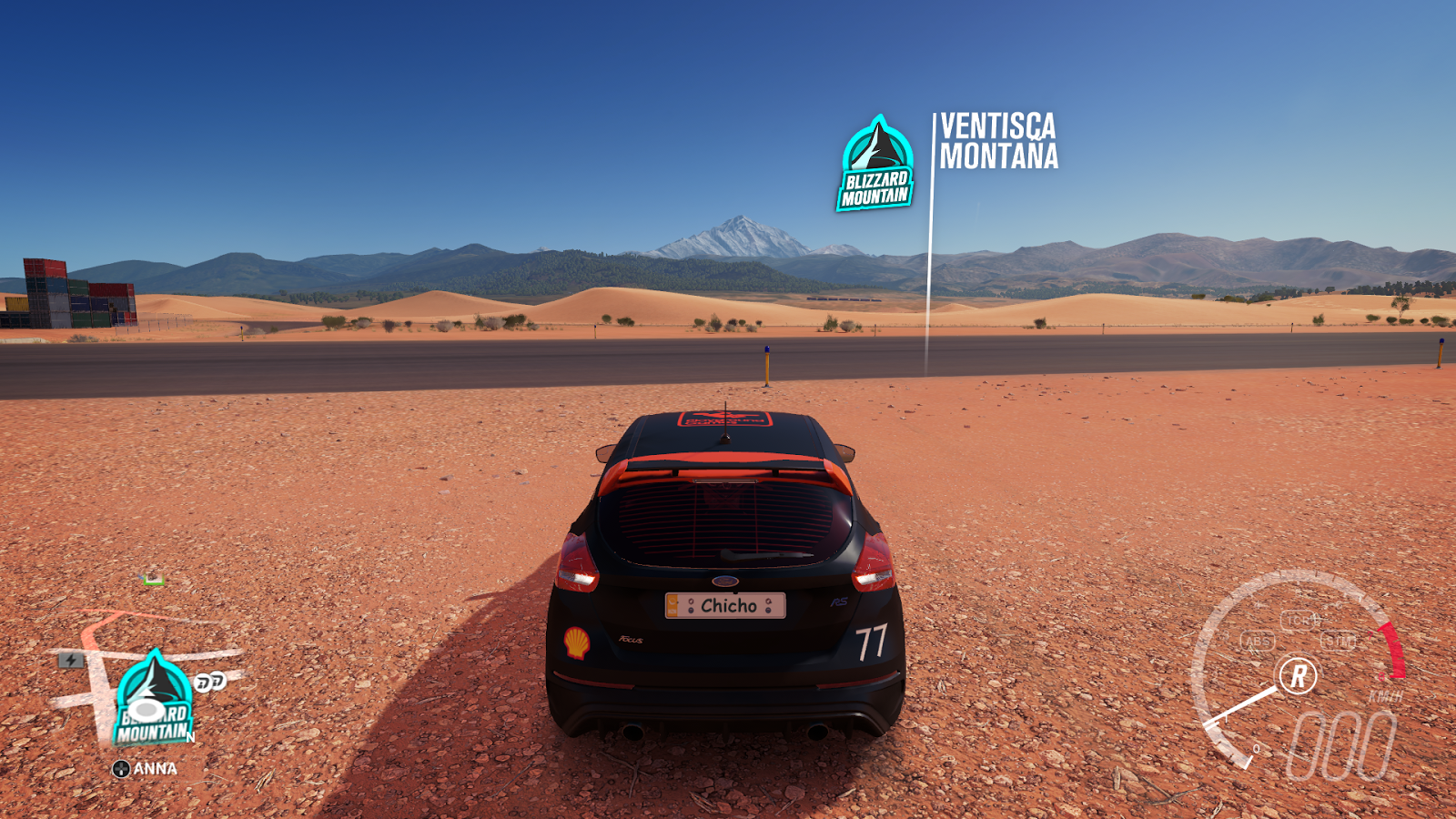Click the green vehicle marker atop the minimap
The width and height of the screenshot is (1456, 819).
click(153, 579)
